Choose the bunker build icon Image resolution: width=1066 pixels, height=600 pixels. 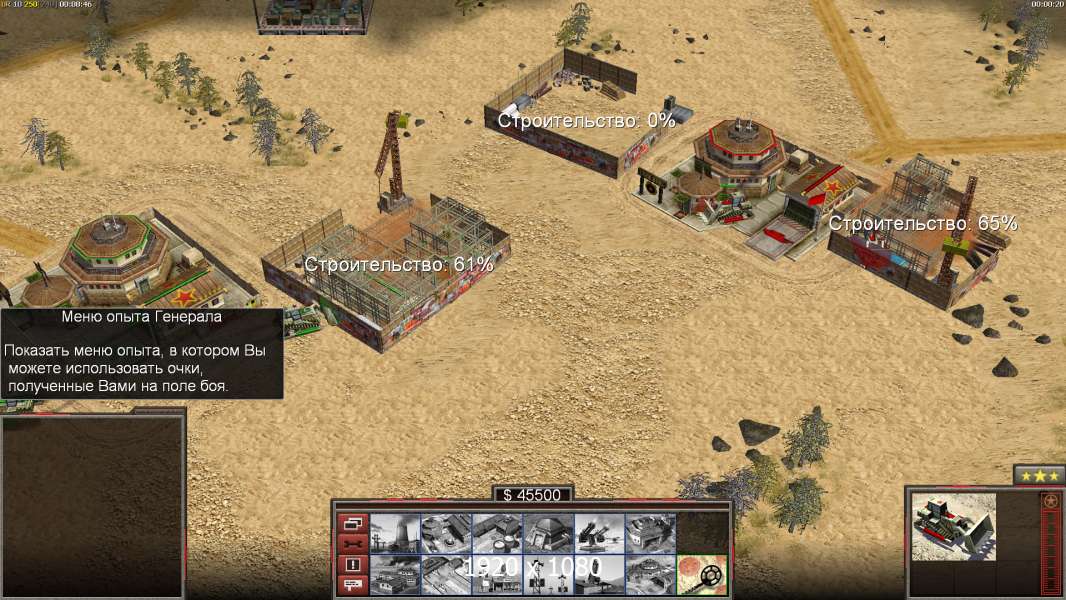coord(548,533)
